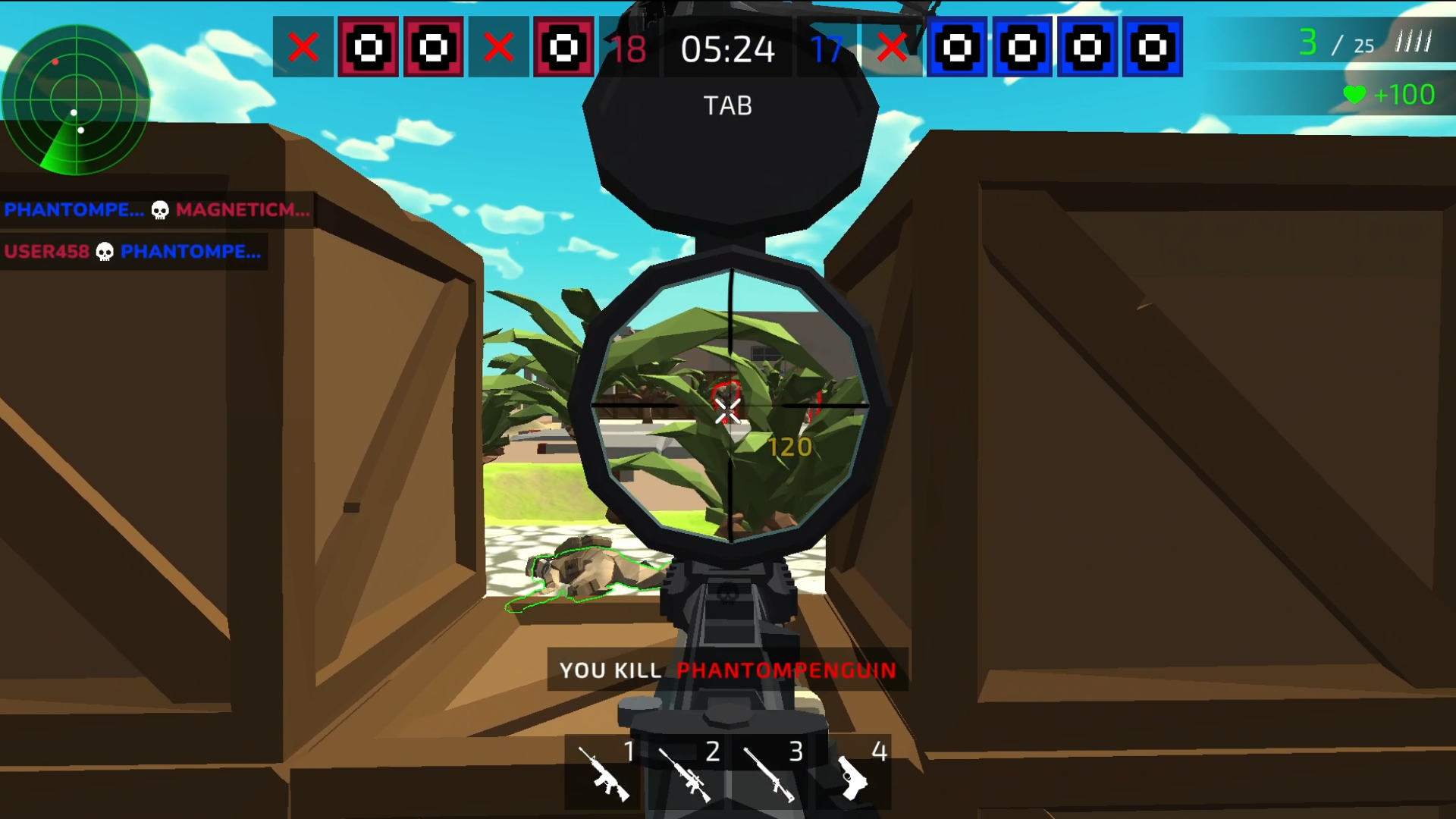1456x819 pixels.
Task: Click the blue team score 17
Action: tap(828, 48)
